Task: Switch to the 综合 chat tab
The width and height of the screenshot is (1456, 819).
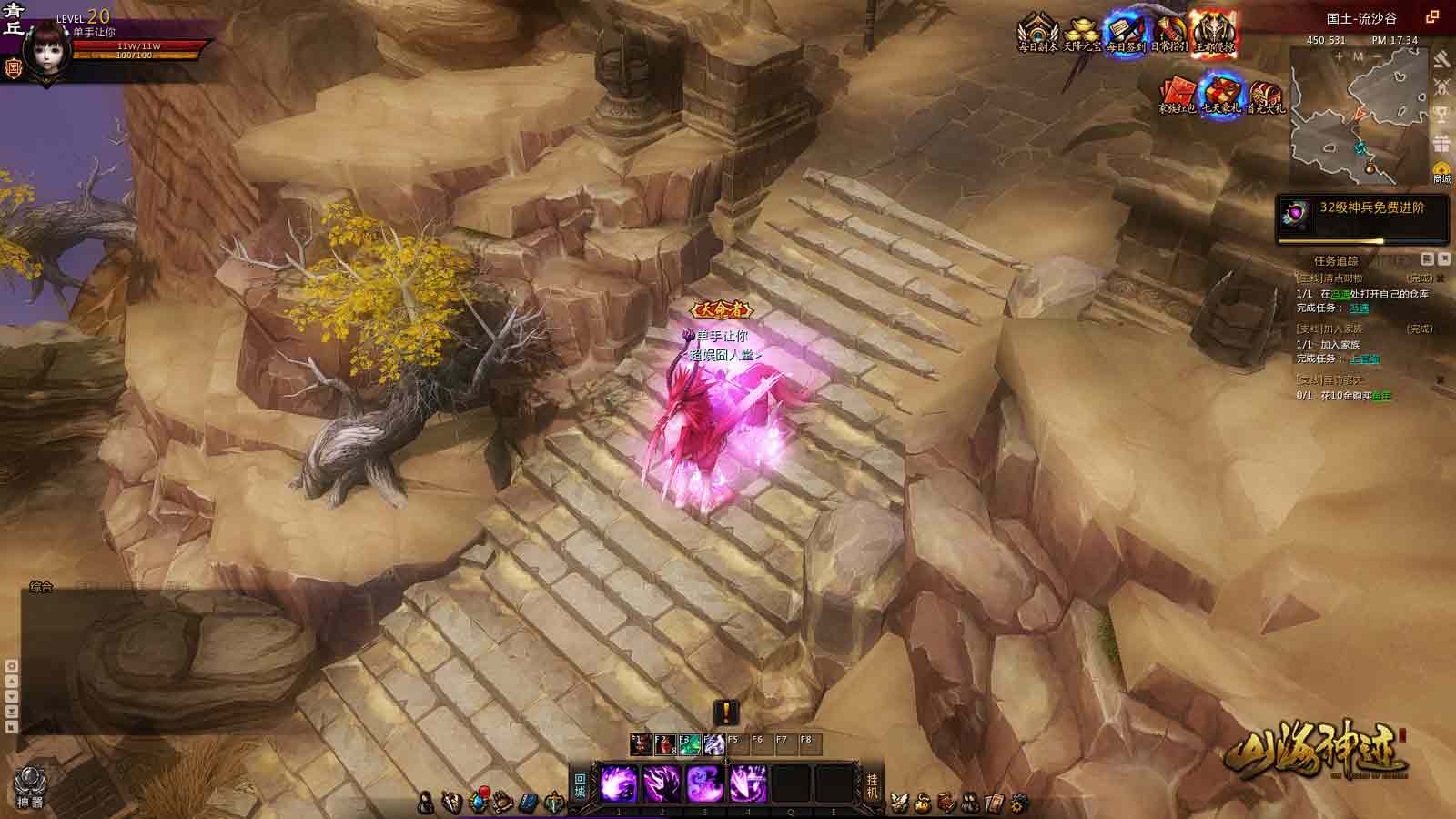Action: (41, 587)
